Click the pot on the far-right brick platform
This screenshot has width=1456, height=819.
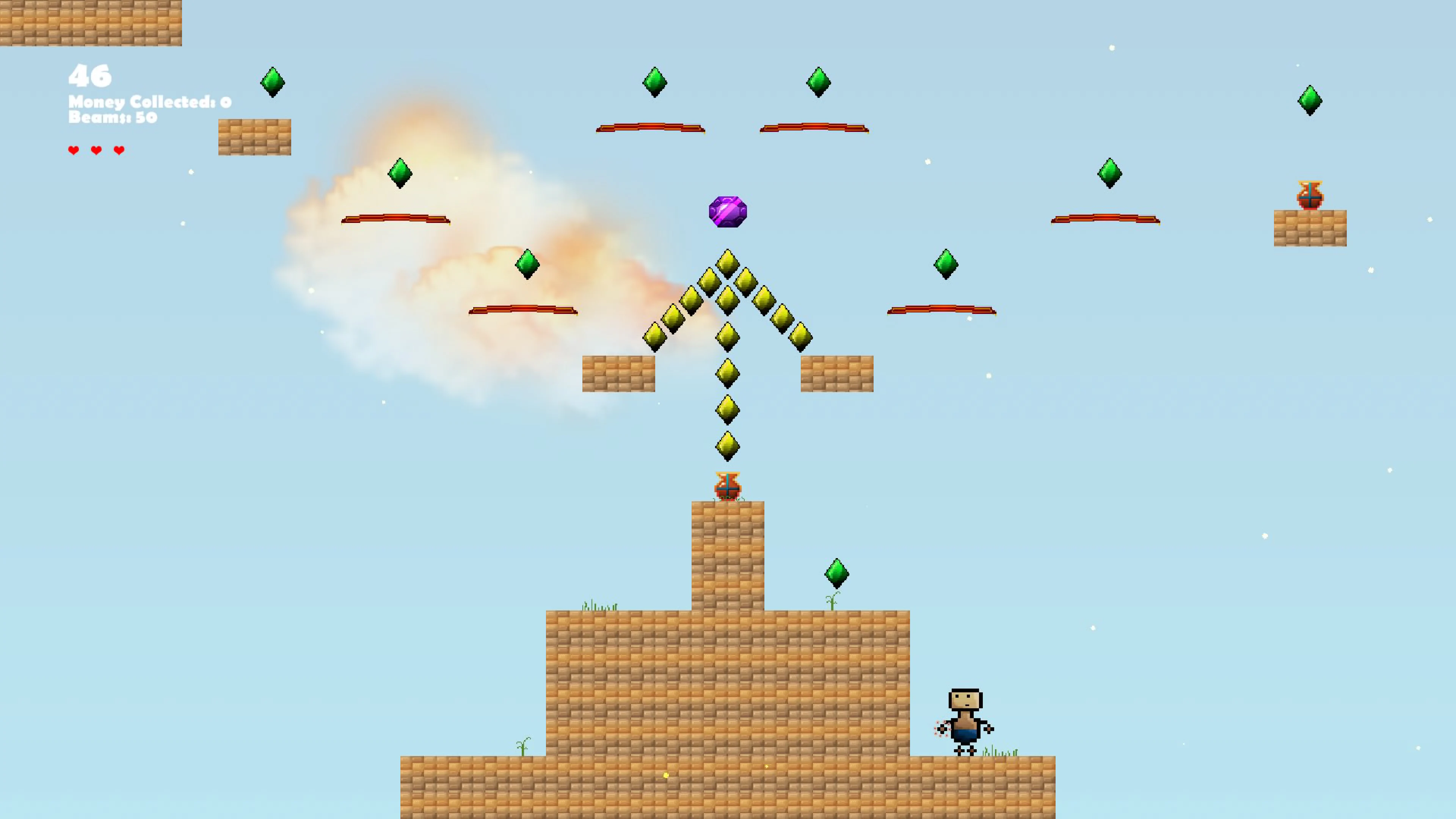click(x=1310, y=195)
